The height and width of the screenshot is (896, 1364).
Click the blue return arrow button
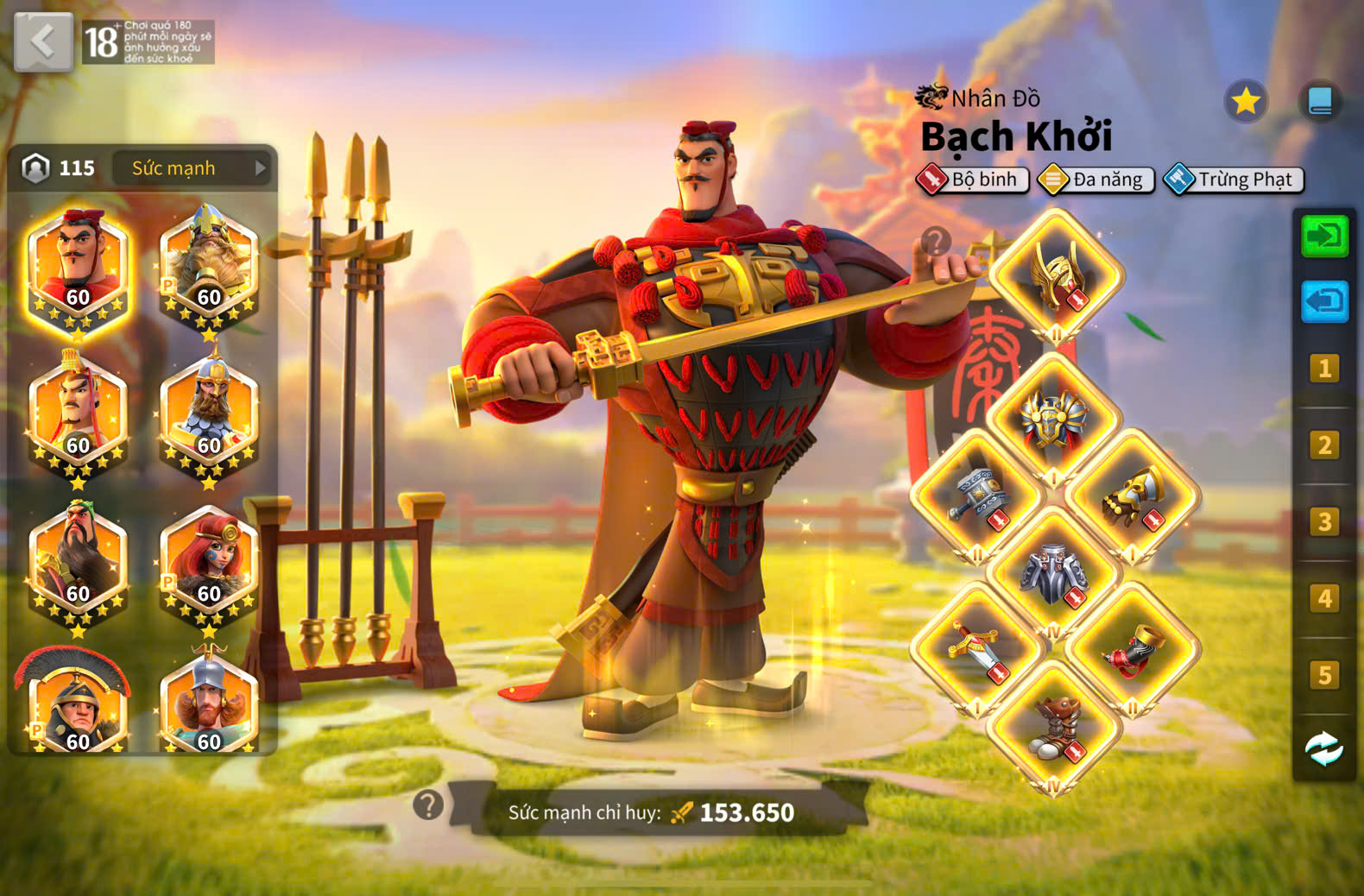(1324, 301)
